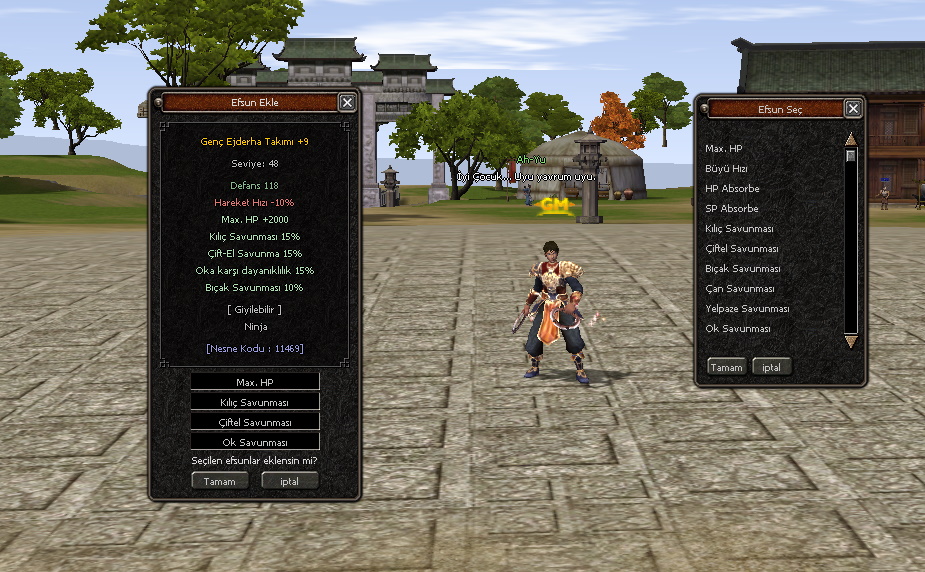This screenshot has width=925, height=572.
Task: Choose Büyü Hızı from the list
Action: [x=727, y=169]
